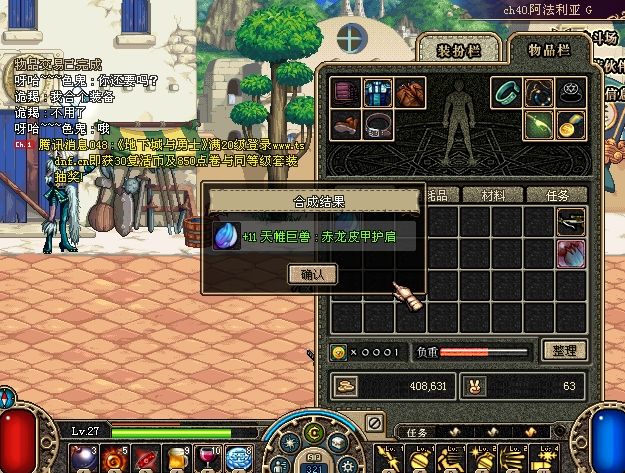Confirm the synthesis result with 确认
625x473 pixels.
(312, 273)
